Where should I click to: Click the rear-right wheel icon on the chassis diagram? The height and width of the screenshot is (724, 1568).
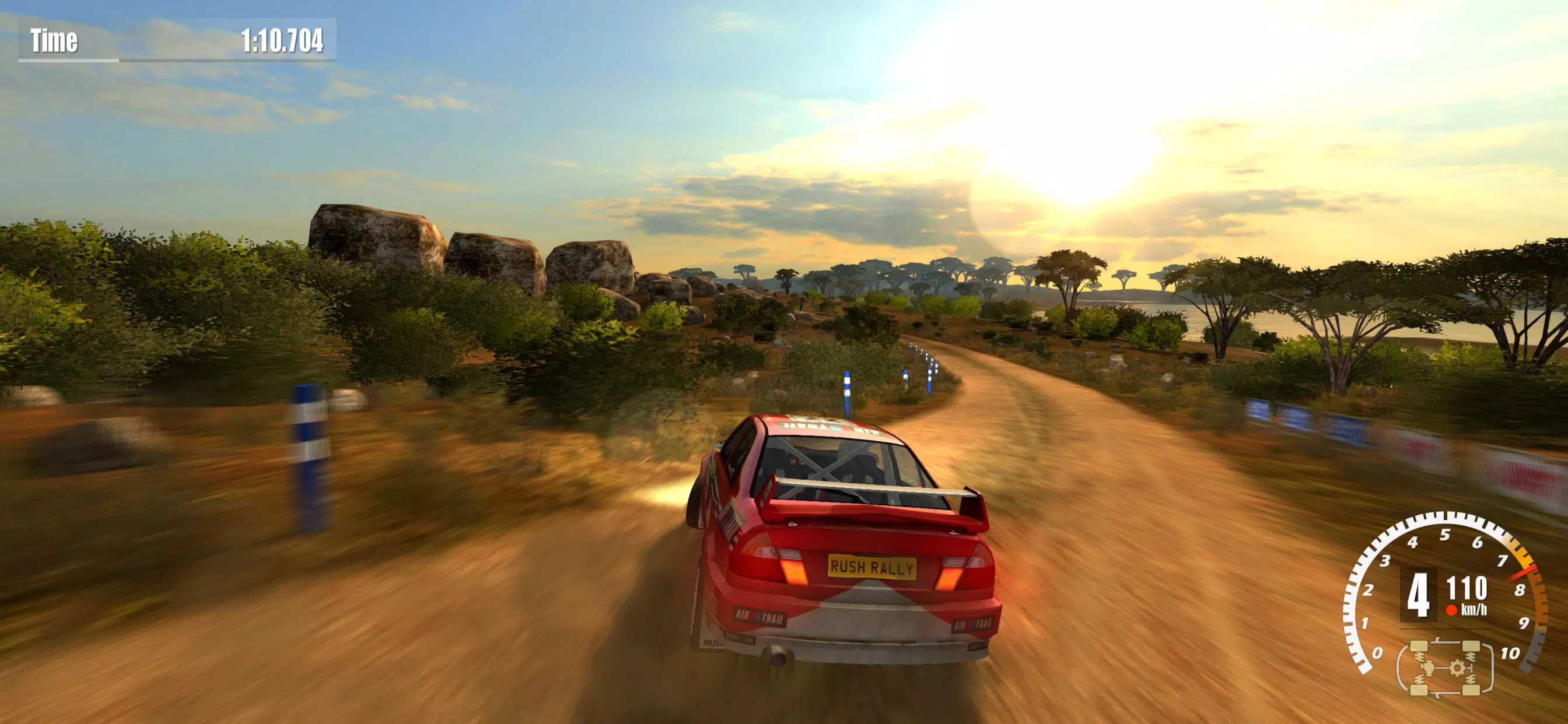coord(1471,690)
